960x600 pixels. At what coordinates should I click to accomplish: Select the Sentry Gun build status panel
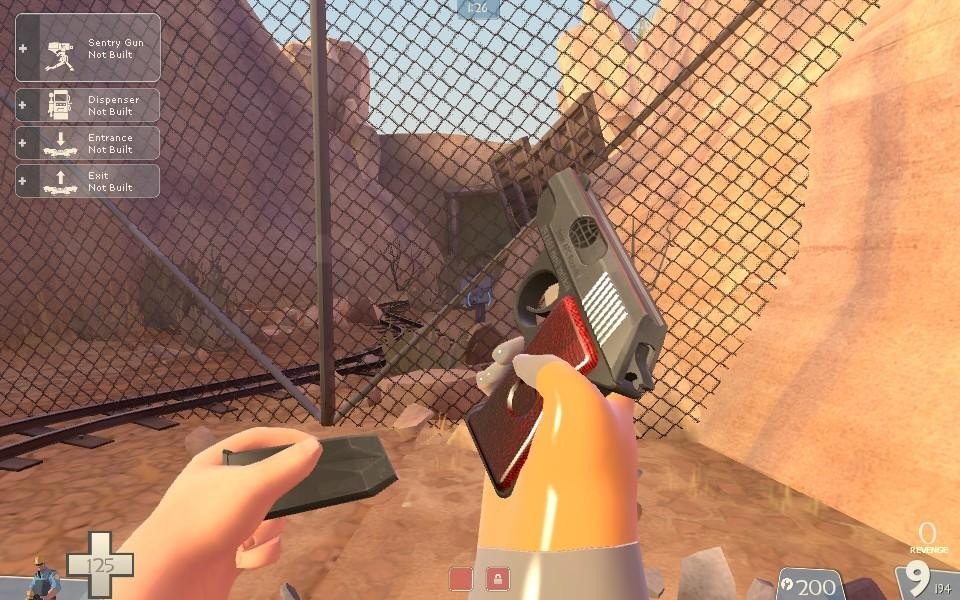(88, 48)
